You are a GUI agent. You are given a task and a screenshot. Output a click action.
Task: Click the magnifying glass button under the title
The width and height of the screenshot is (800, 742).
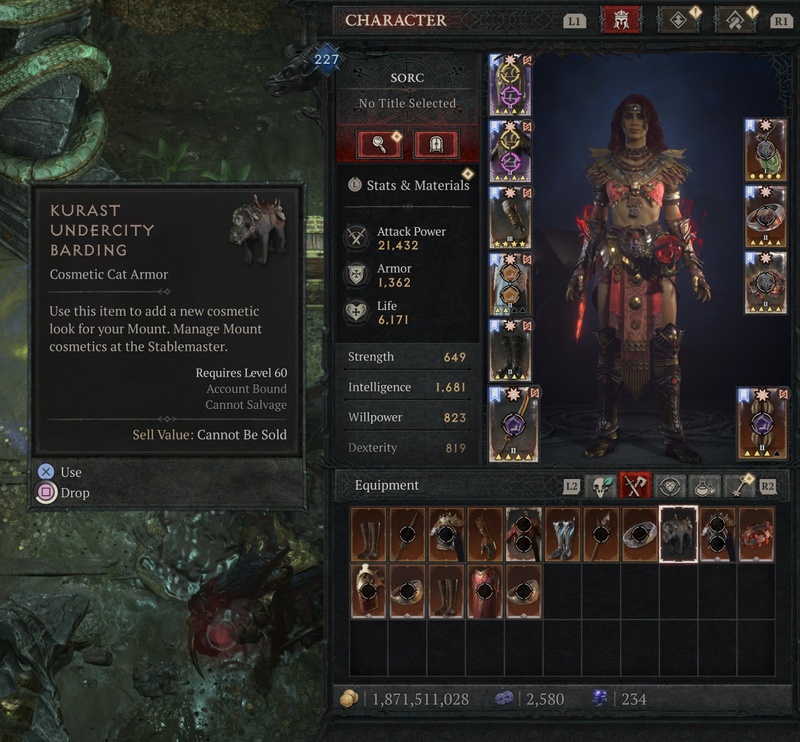coord(380,145)
